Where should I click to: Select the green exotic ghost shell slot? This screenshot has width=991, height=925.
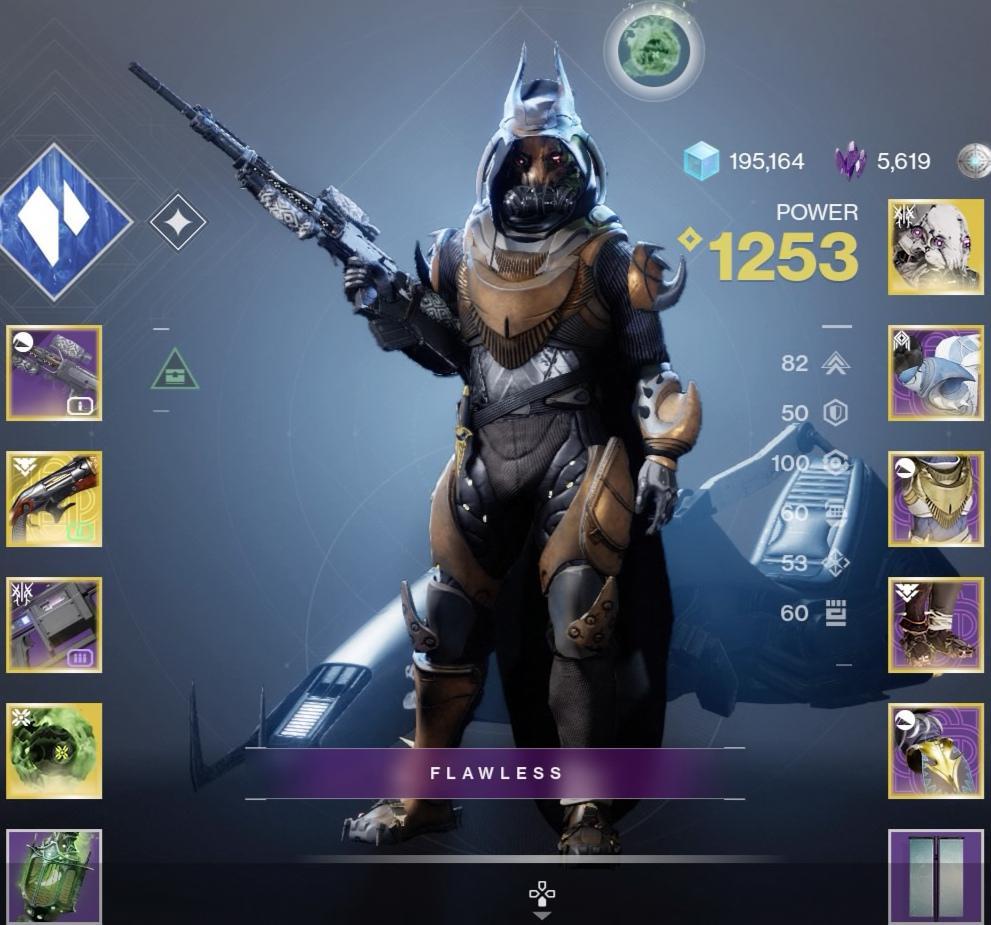(54, 751)
